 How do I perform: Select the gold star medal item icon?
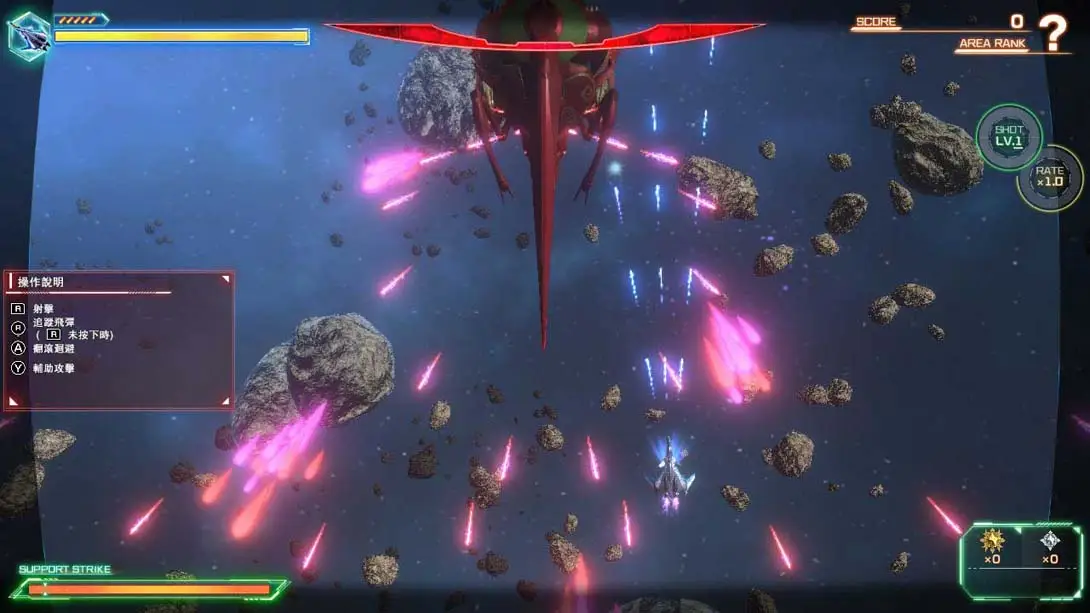pos(993,542)
